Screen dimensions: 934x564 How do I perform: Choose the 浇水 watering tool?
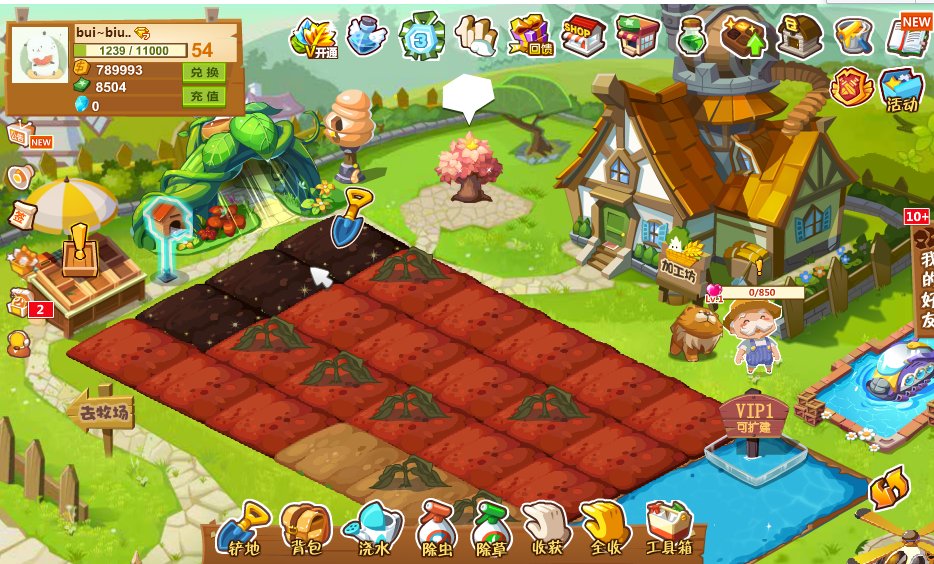(x=371, y=529)
